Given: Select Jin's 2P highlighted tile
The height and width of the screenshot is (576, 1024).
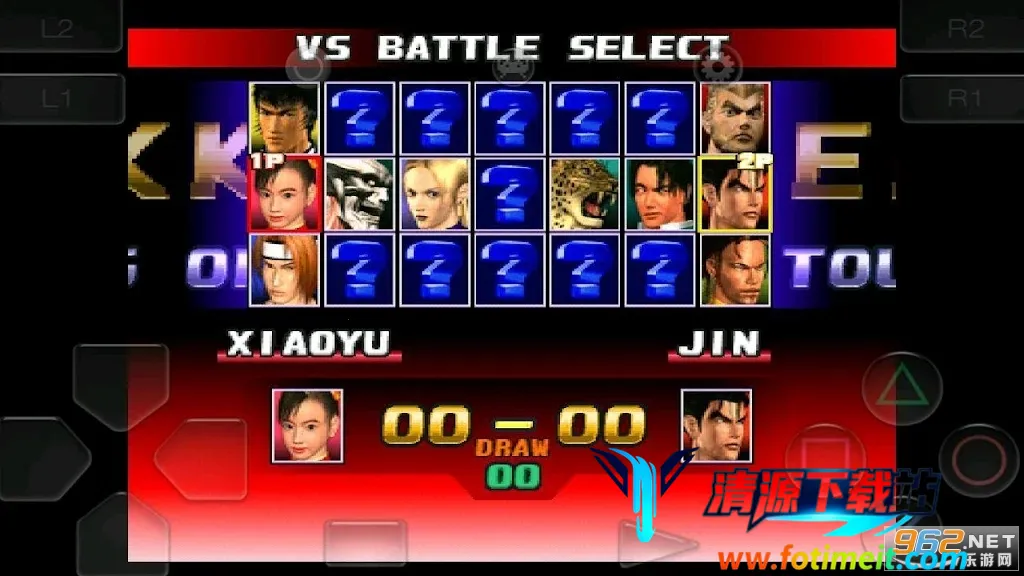Looking at the screenshot, I should 735,194.
